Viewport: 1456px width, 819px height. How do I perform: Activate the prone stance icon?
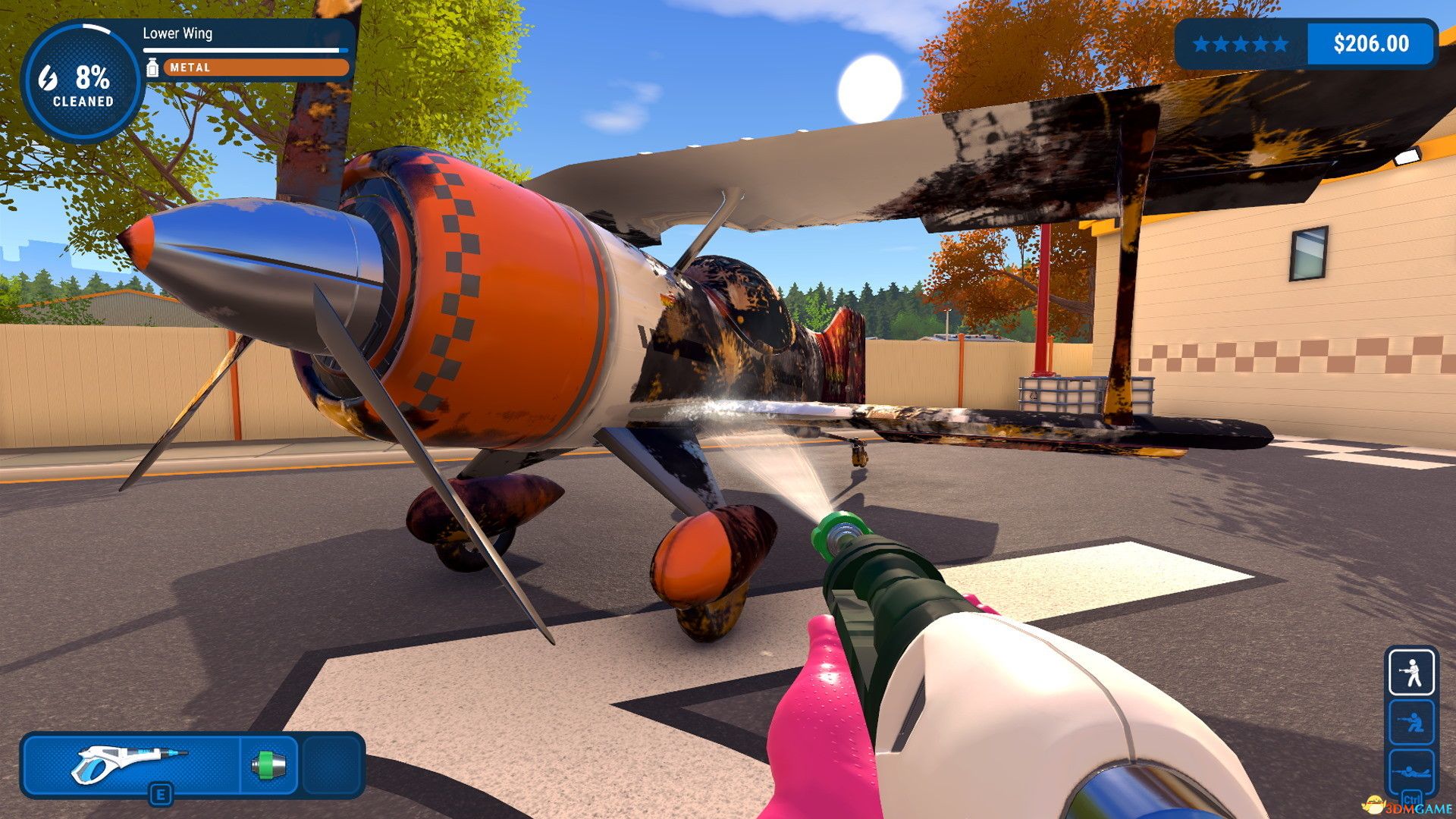1410,772
